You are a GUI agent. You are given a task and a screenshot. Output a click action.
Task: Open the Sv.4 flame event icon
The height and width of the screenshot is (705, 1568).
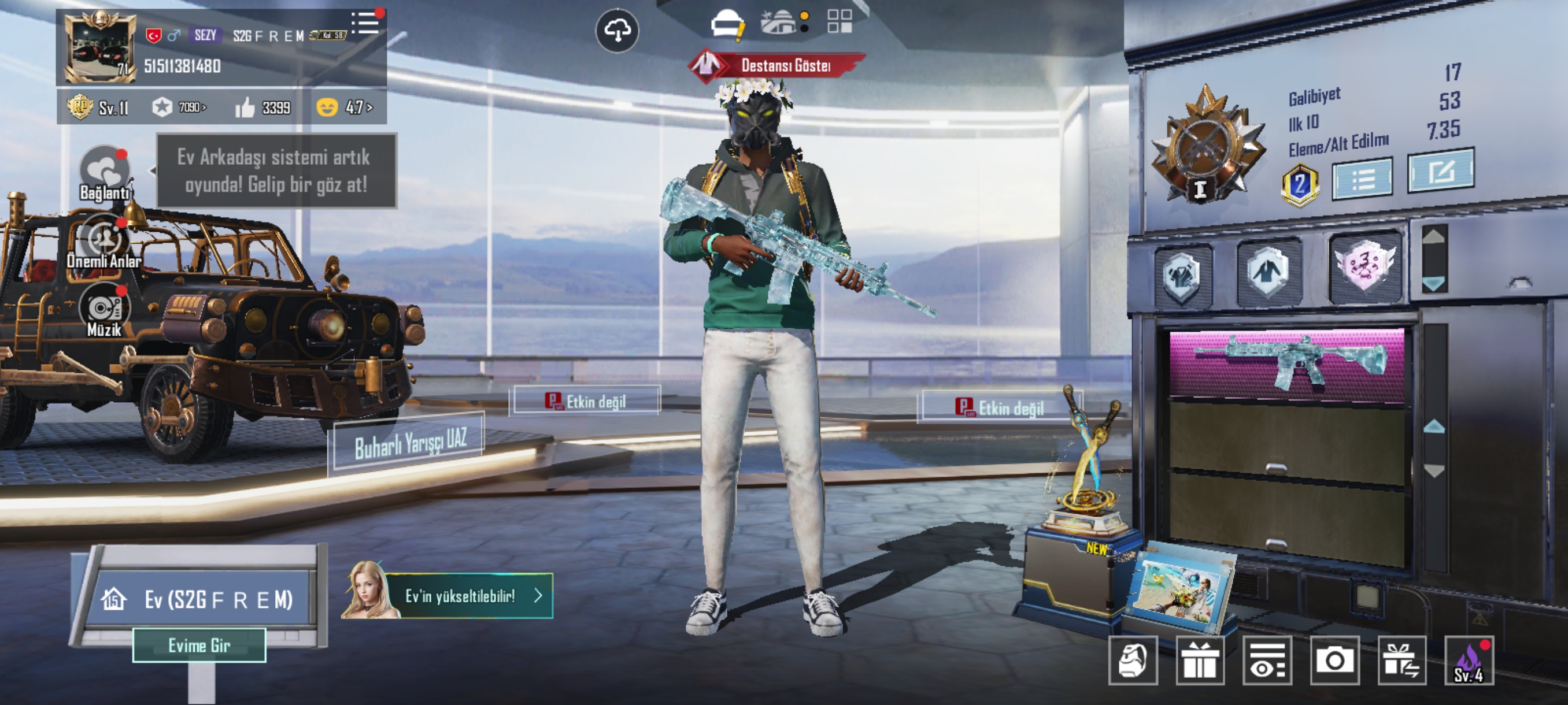[x=1469, y=661]
